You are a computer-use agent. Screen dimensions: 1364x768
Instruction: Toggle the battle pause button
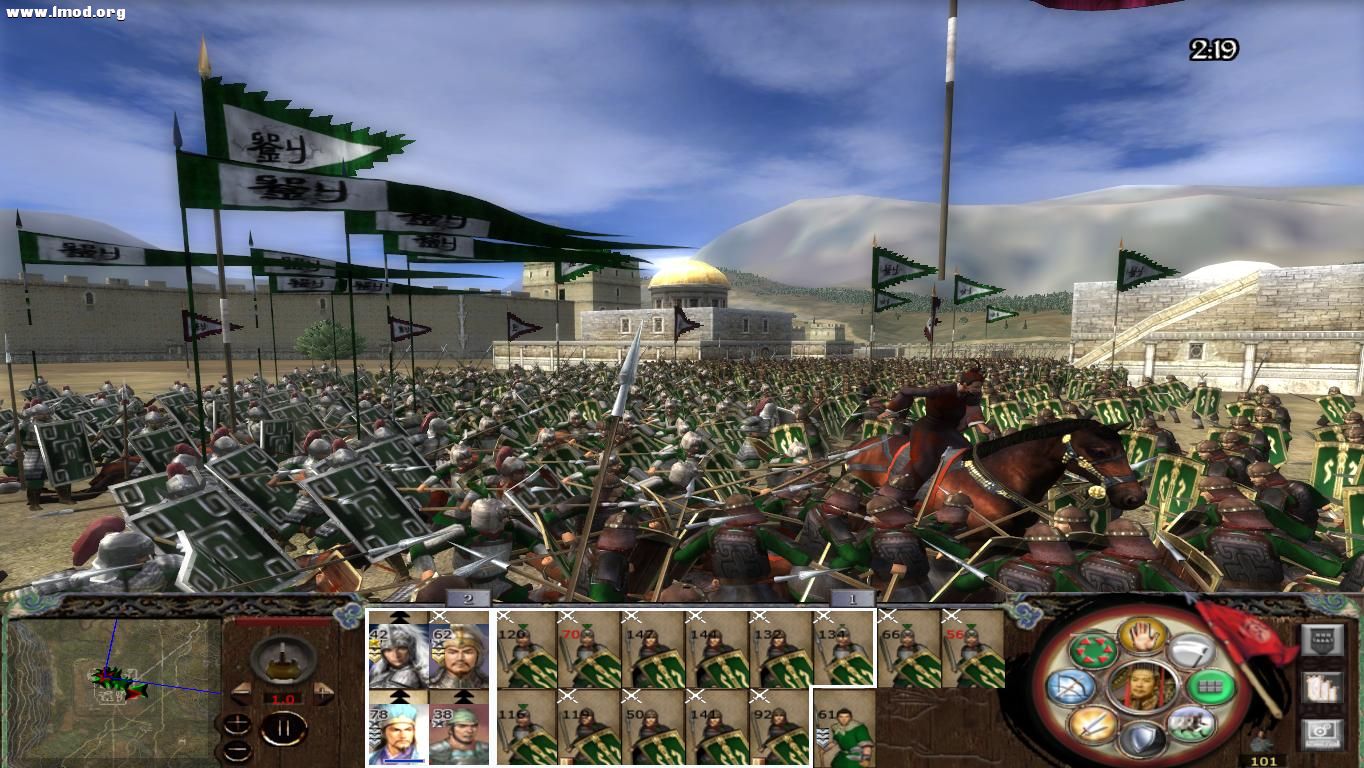[x=283, y=729]
